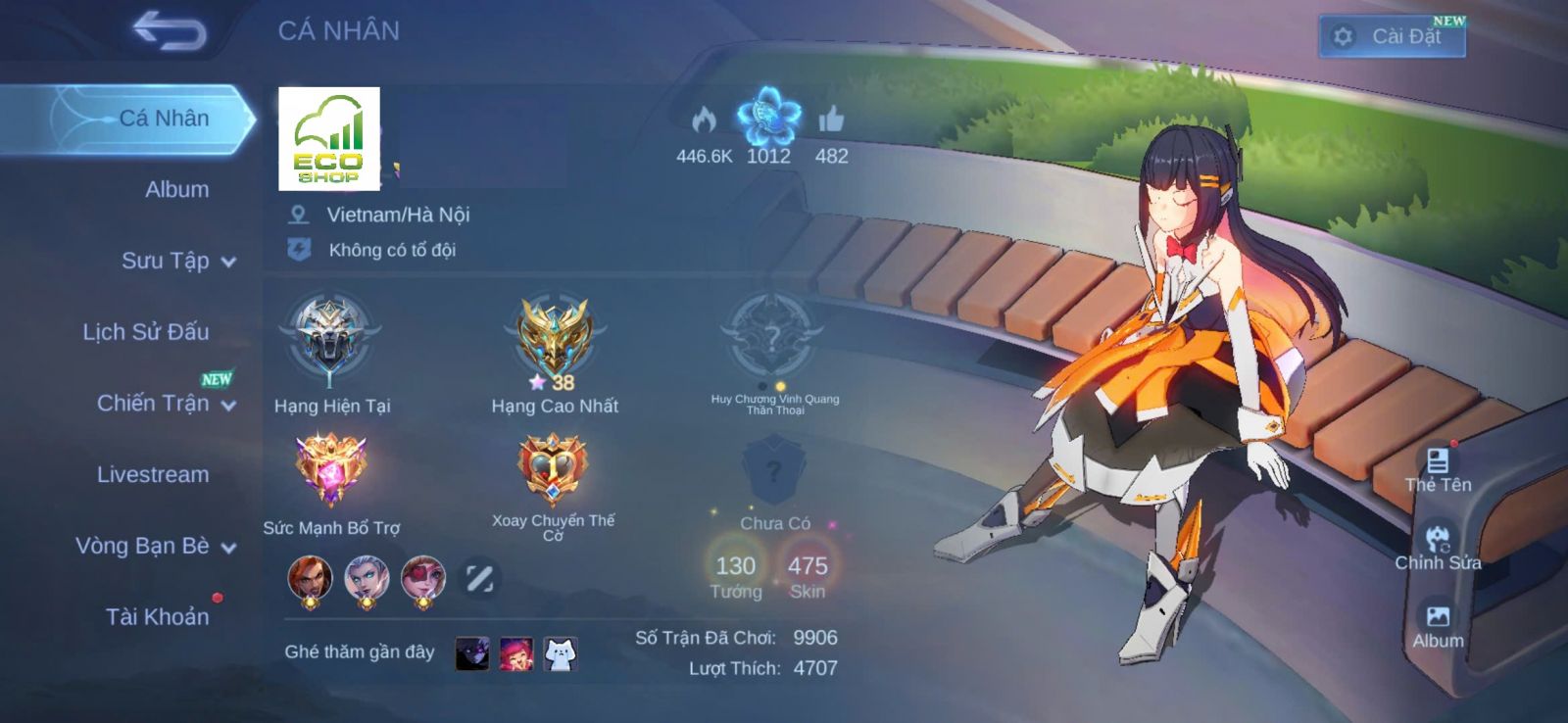Open the Cài Đặt settings button

(1392, 37)
